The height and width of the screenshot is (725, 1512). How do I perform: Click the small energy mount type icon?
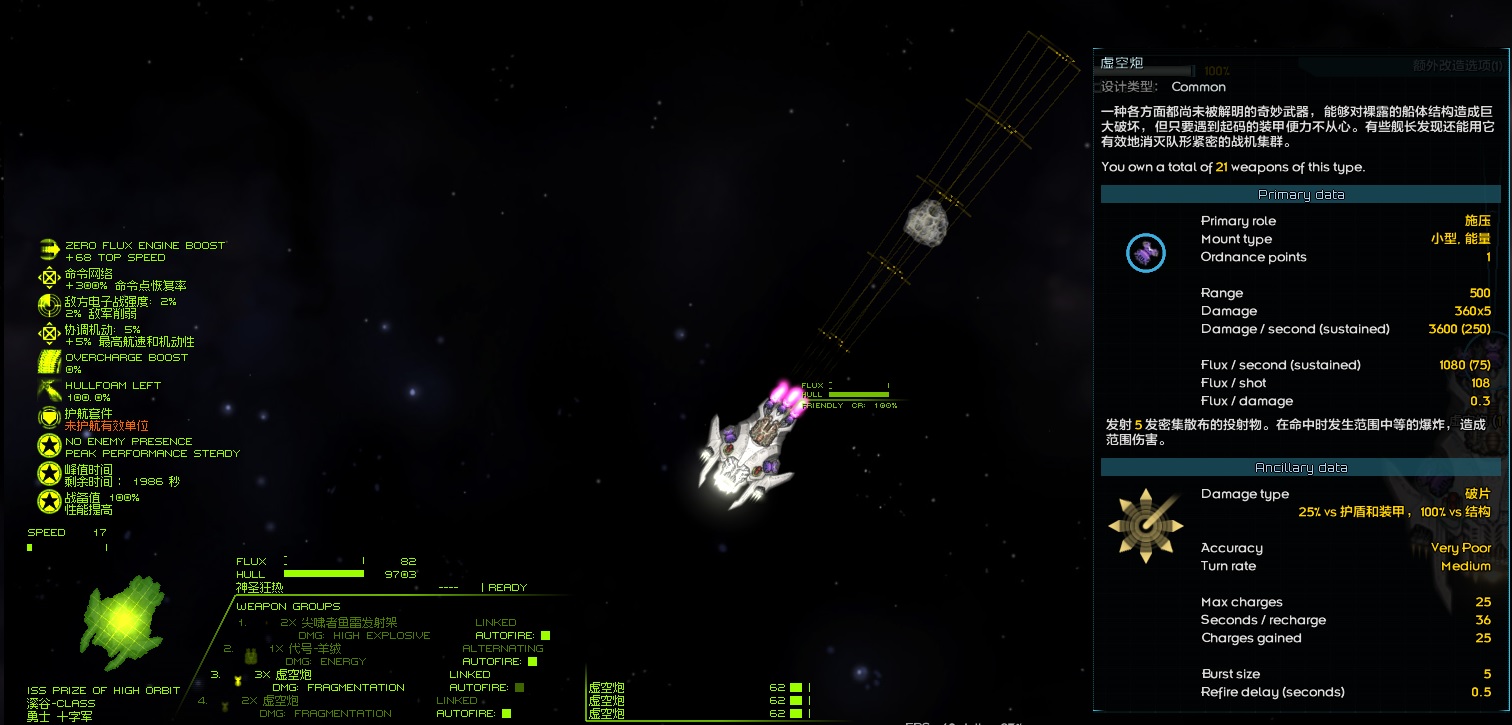(x=1146, y=253)
